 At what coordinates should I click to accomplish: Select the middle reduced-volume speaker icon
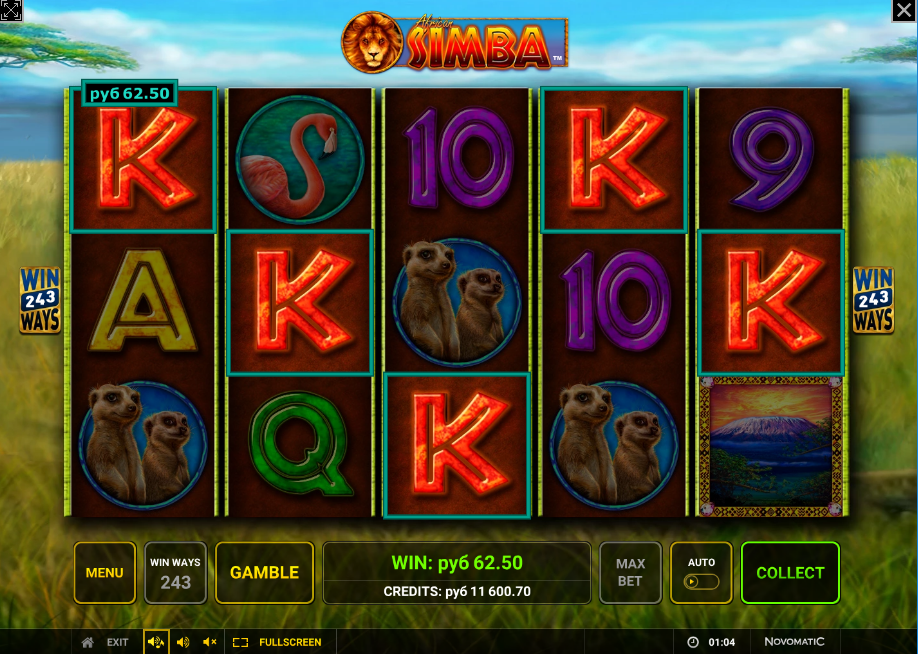pyautogui.click(x=183, y=642)
